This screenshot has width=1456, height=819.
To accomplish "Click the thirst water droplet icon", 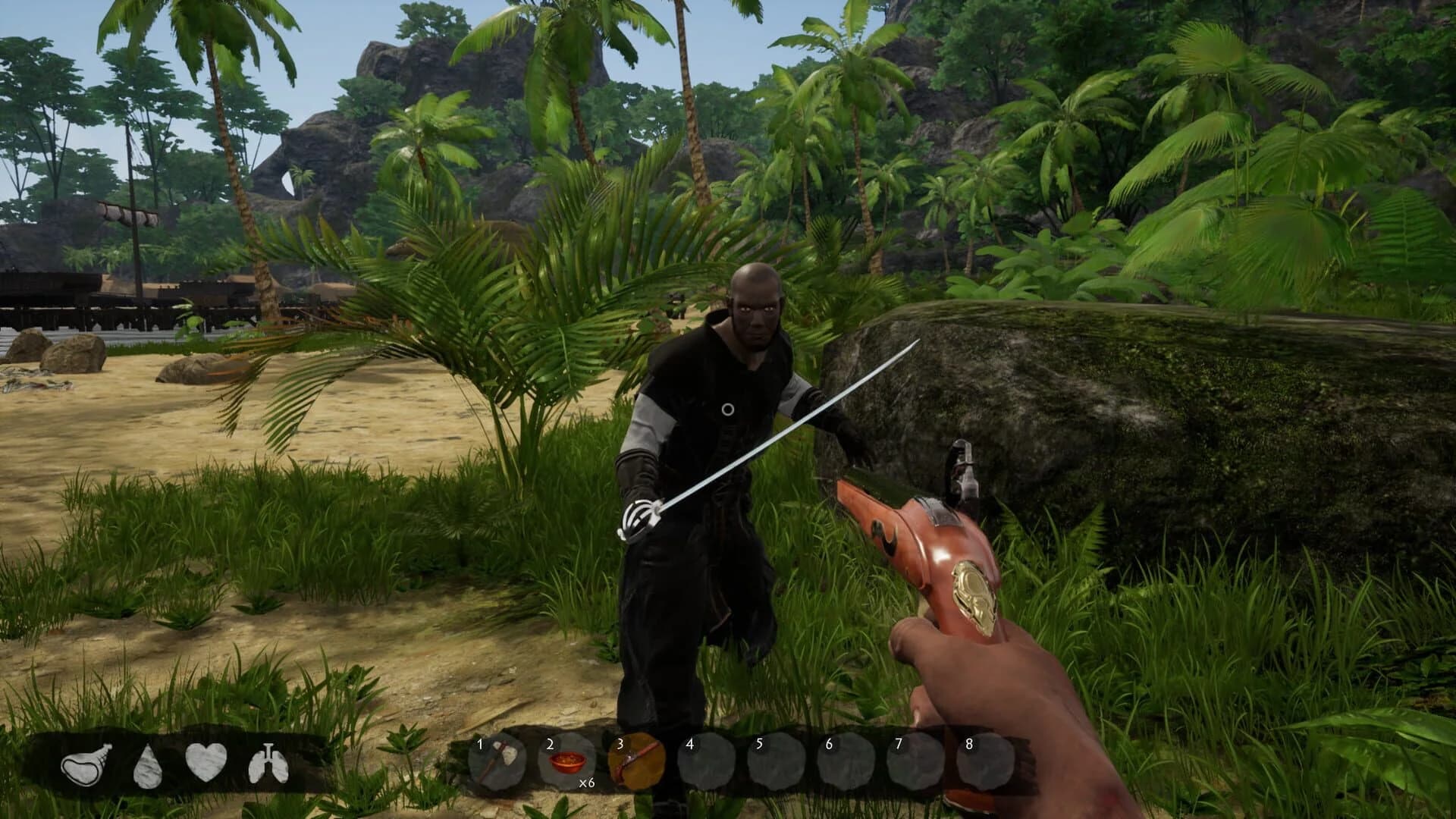I will click(x=147, y=767).
